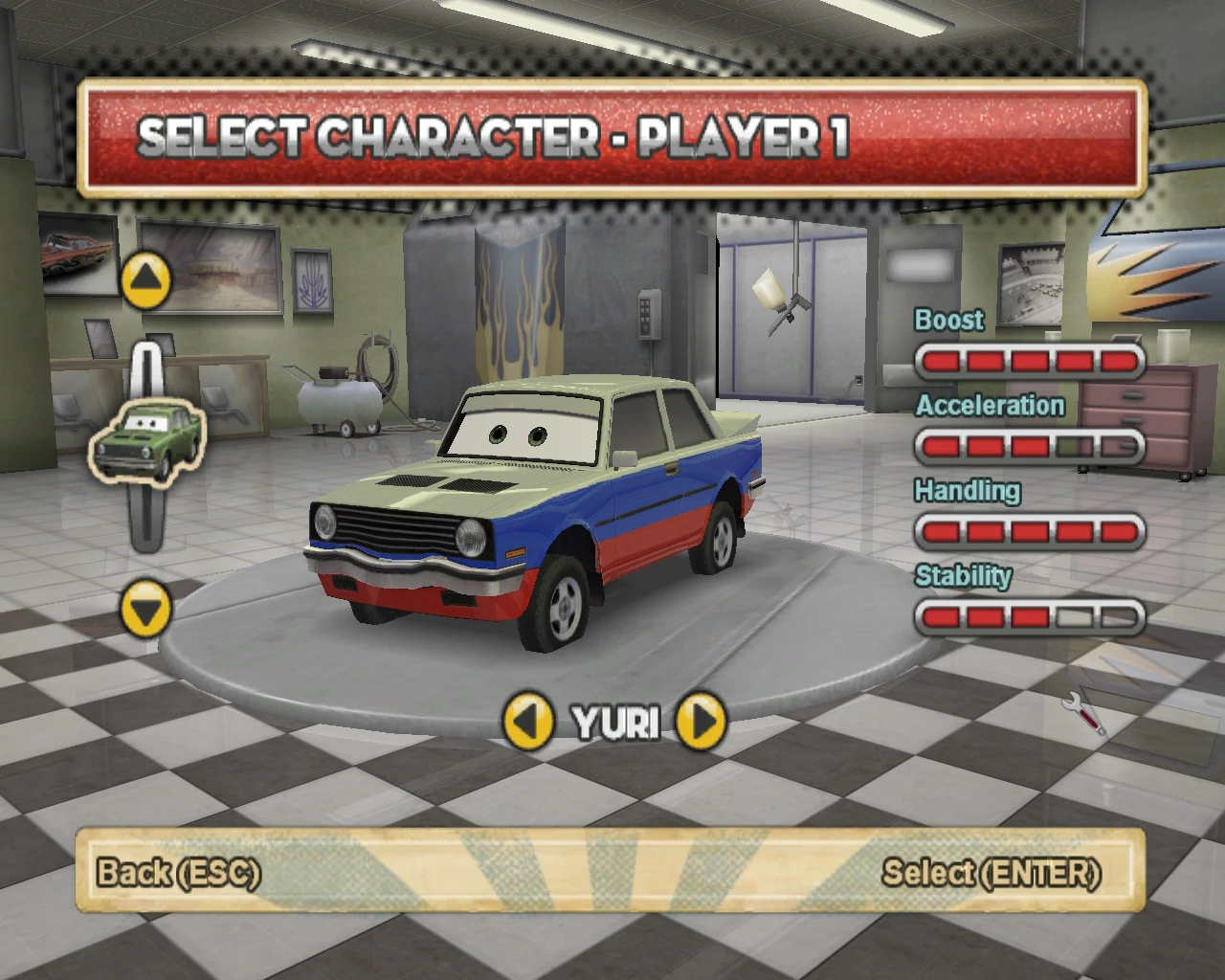This screenshot has height=980, width=1225.
Task: Click the Boost stat icon row
Action: pyautogui.click(x=1029, y=360)
